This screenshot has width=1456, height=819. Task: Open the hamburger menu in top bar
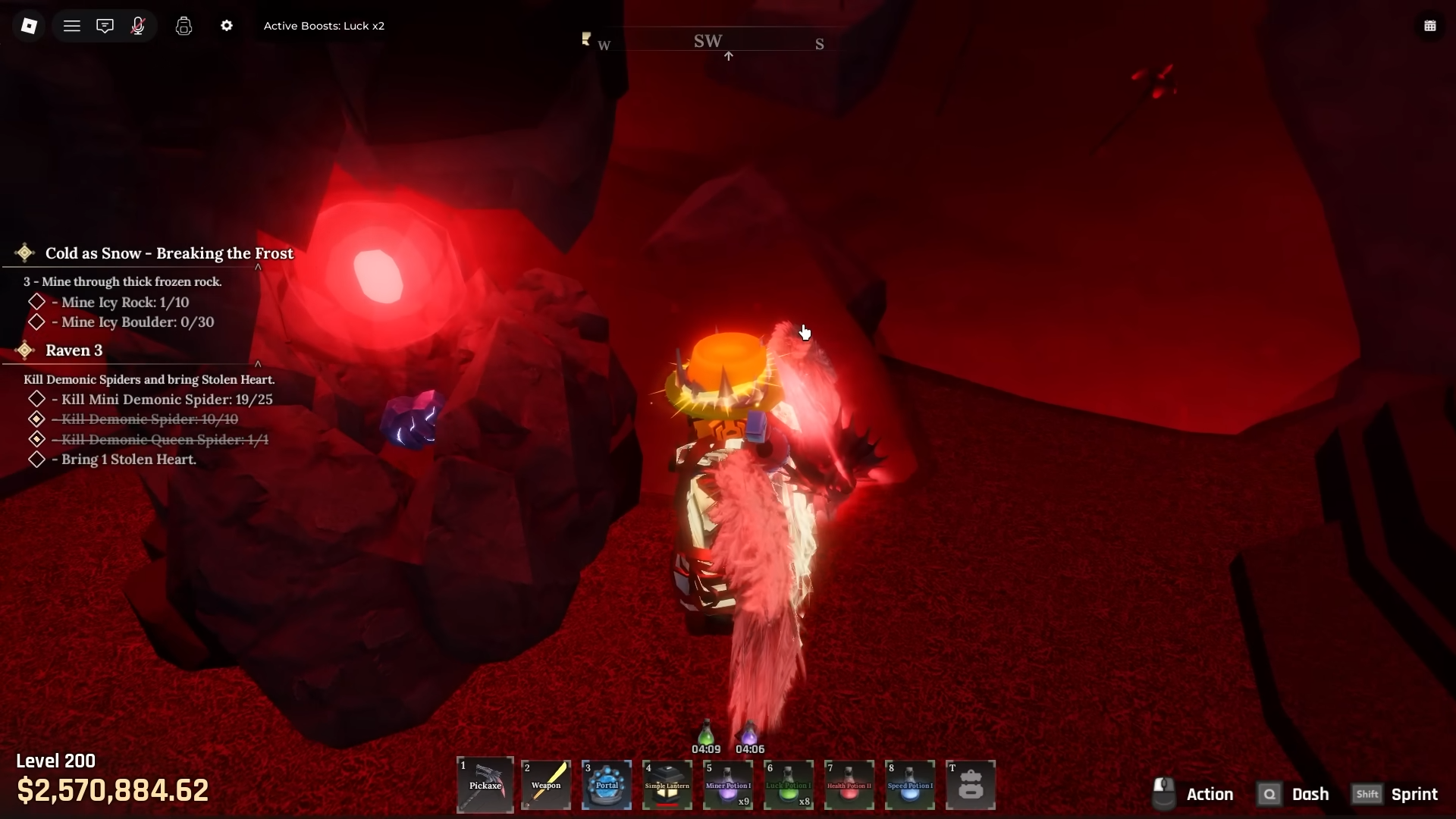tap(72, 26)
